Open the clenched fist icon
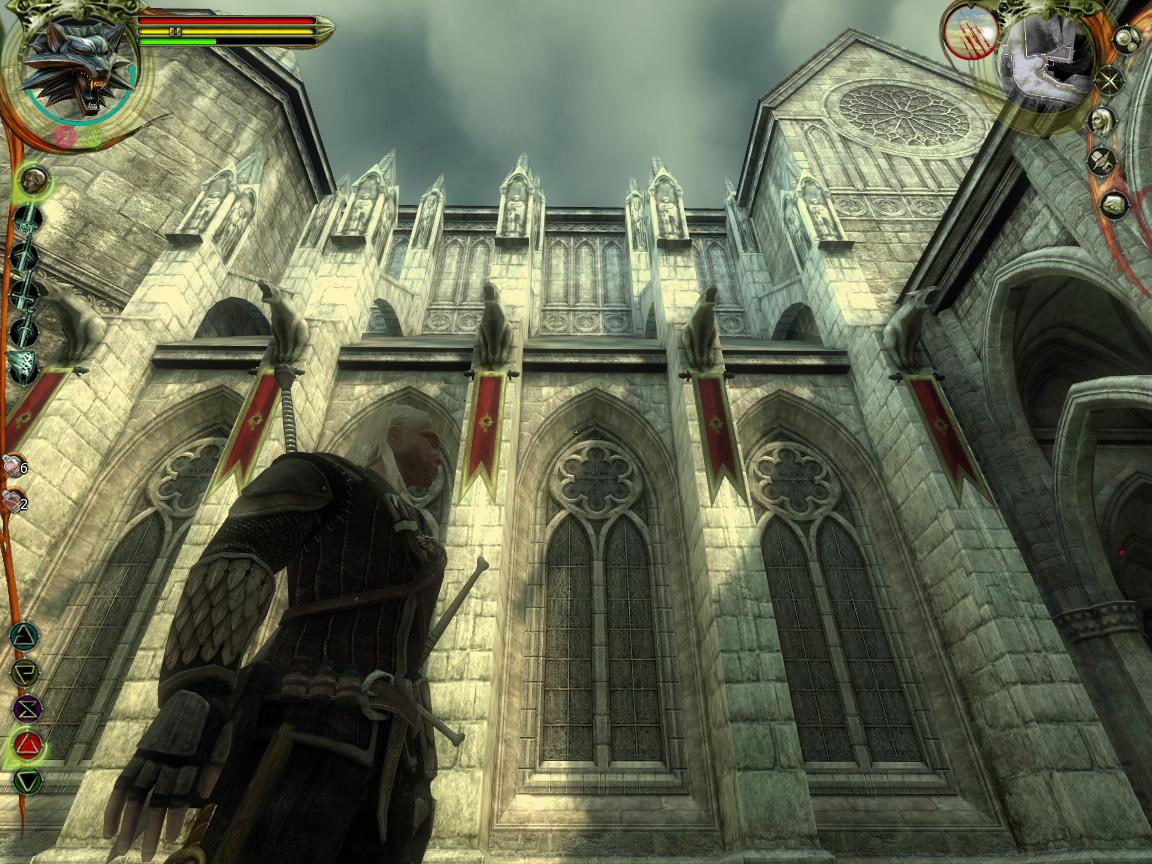 [x=1114, y=204]
